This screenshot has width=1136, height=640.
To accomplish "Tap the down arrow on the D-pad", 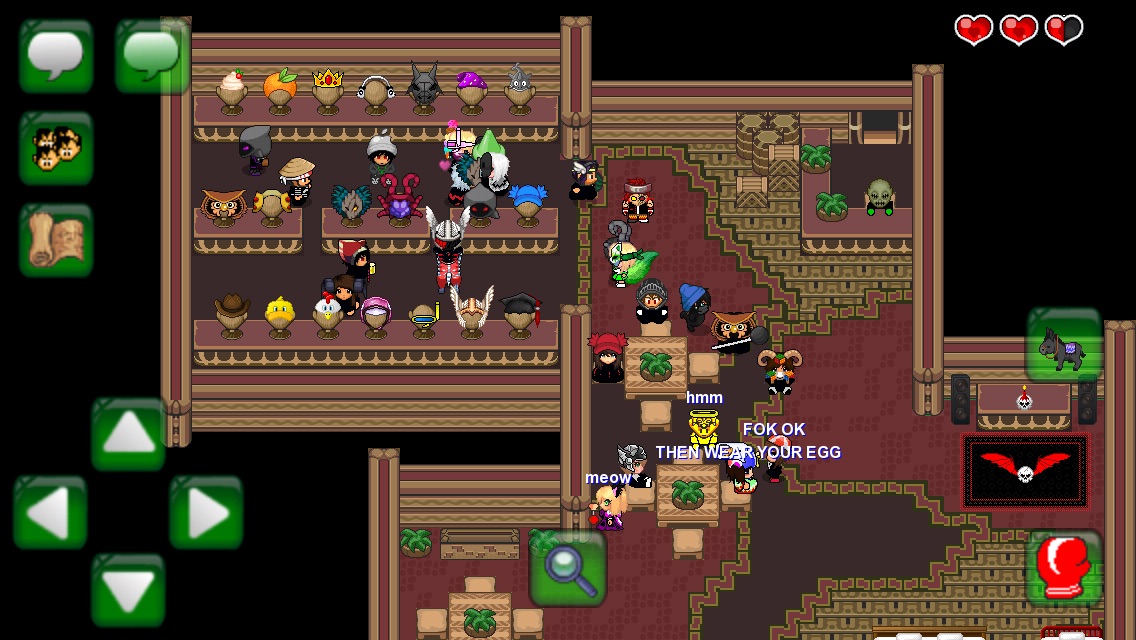I will [x=128, y=591].
